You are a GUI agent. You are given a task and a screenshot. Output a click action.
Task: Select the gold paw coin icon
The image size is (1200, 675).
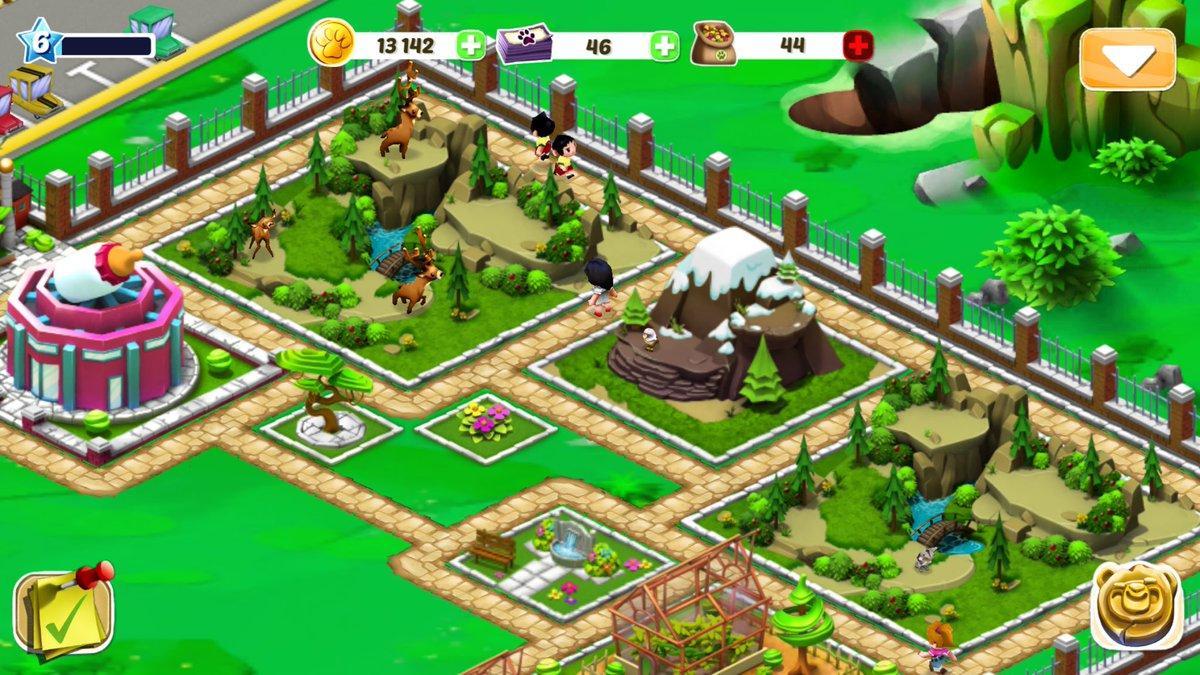pyautogui.click(x=331, y=45)
